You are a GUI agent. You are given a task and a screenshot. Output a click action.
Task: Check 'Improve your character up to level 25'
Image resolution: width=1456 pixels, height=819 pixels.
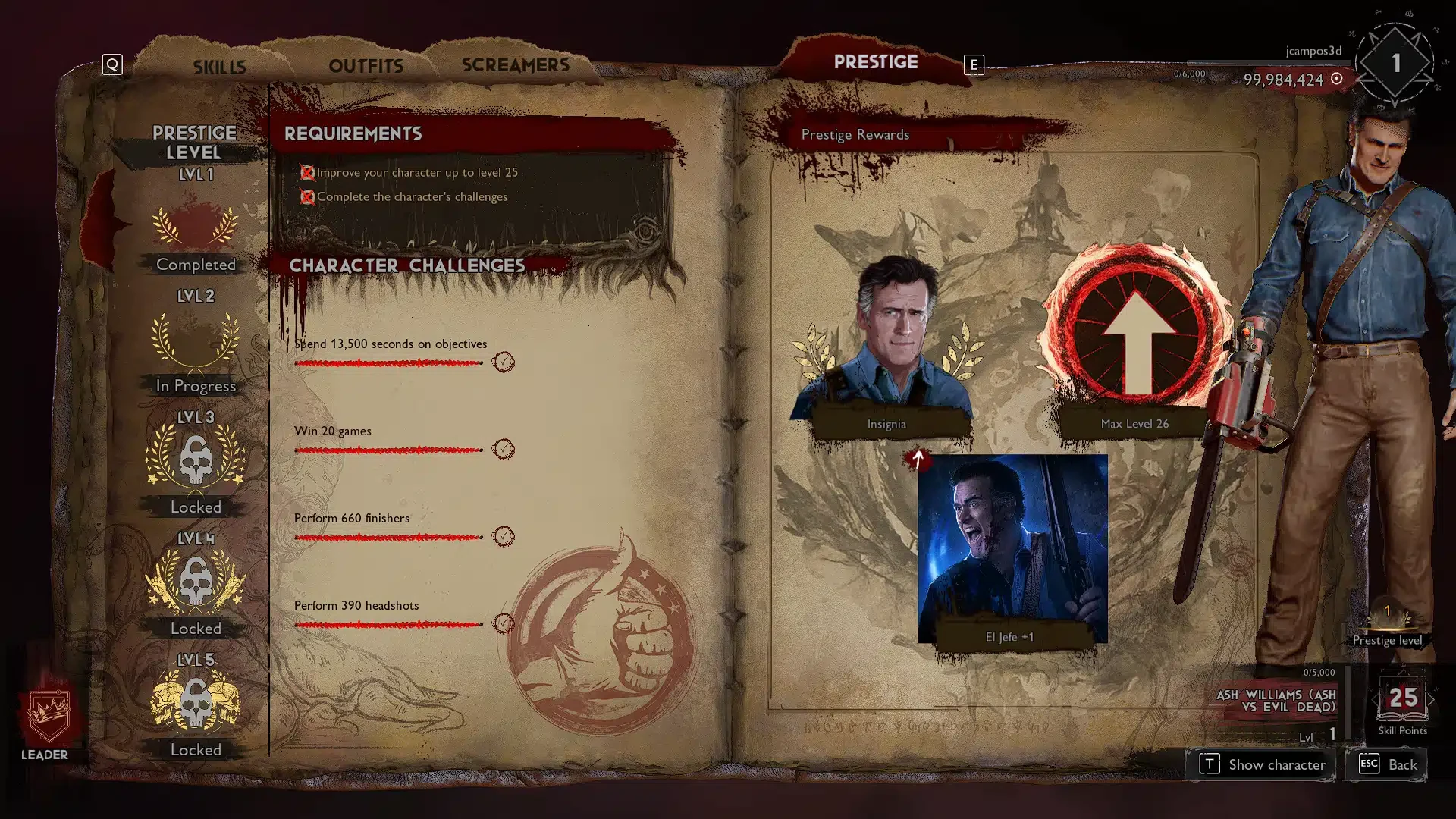pos(307,172)
